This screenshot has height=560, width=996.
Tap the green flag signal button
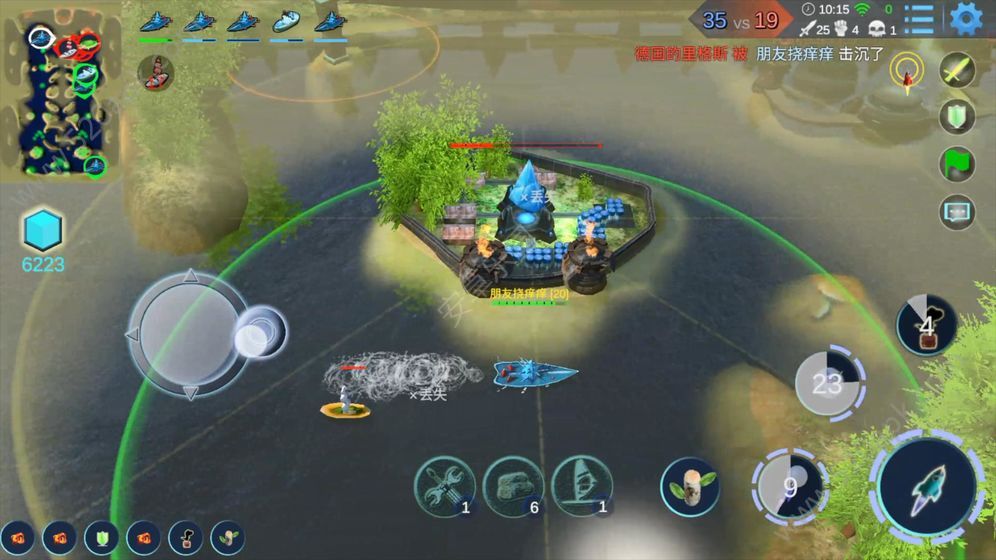coord(957,164)
